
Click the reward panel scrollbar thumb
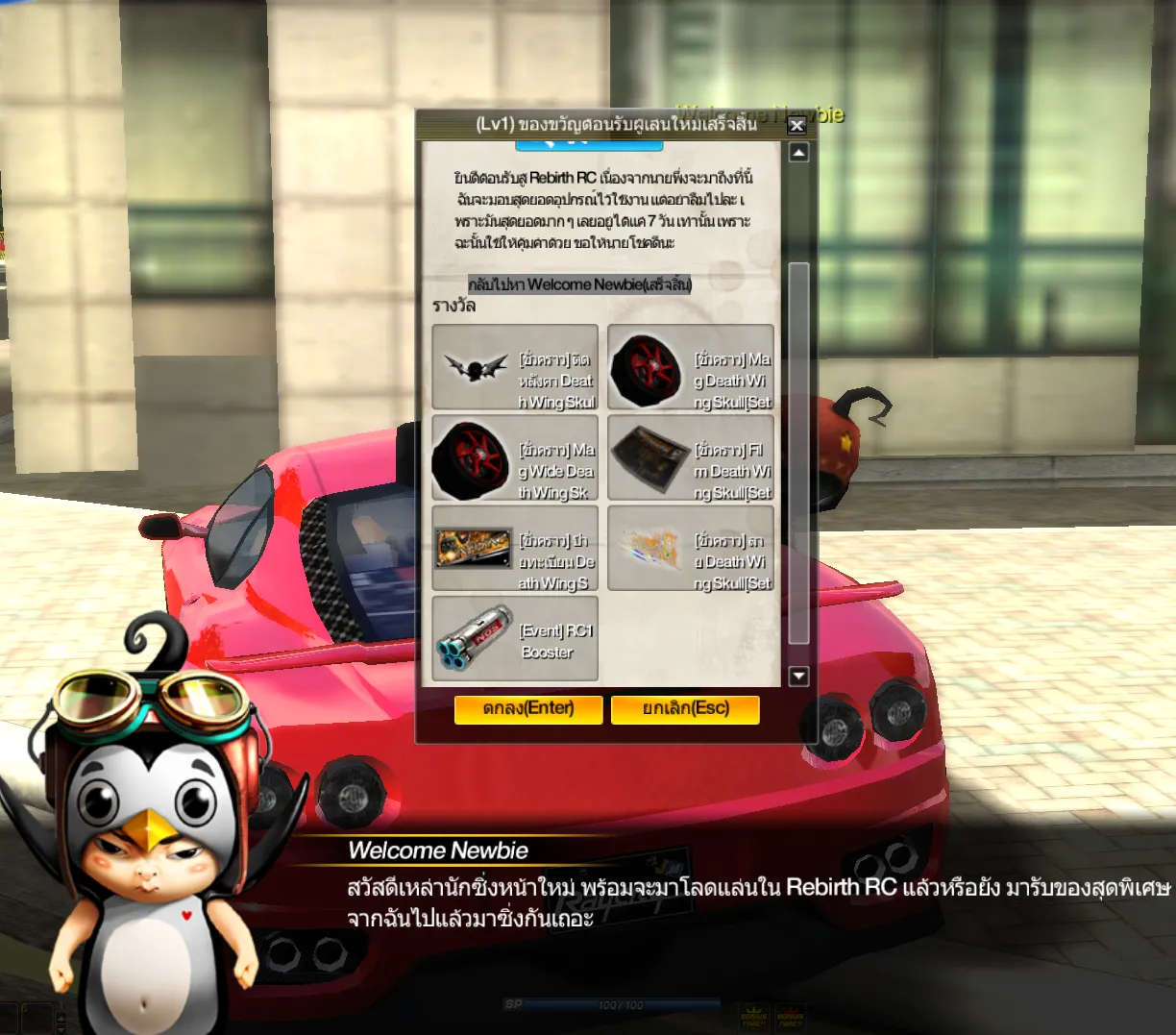(798, 452)
